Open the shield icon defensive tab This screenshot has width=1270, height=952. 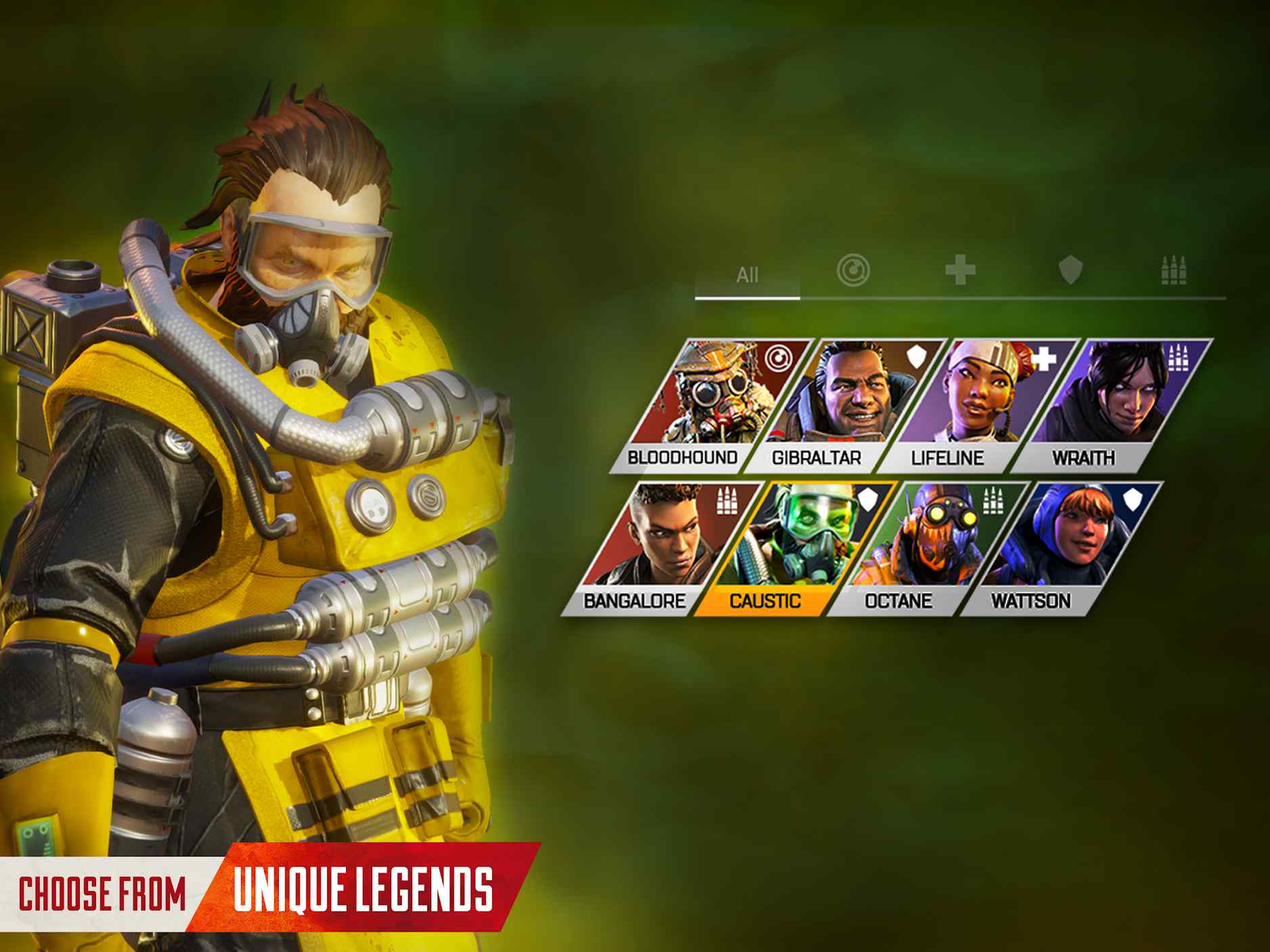coord(1070,271)
